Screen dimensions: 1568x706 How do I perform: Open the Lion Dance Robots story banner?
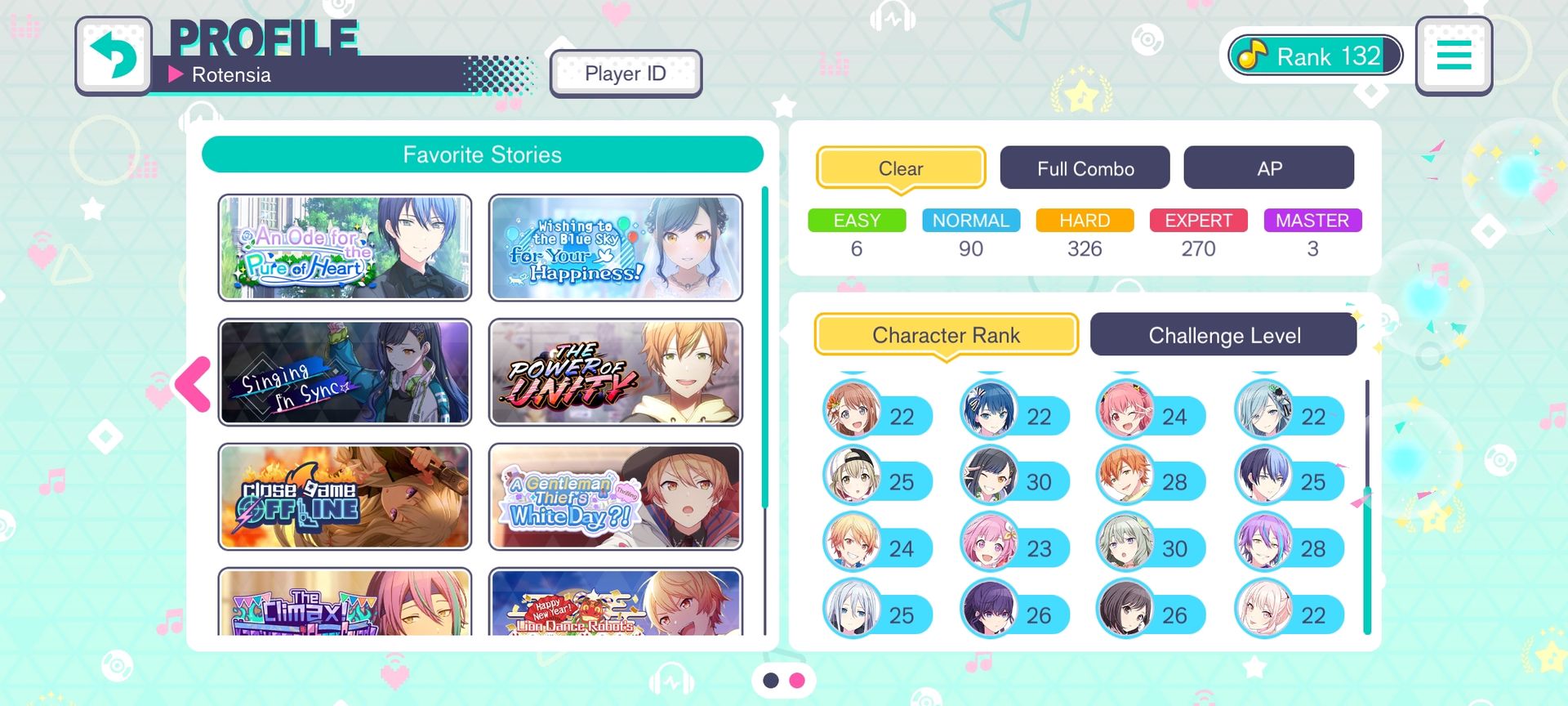click(616, 603)
